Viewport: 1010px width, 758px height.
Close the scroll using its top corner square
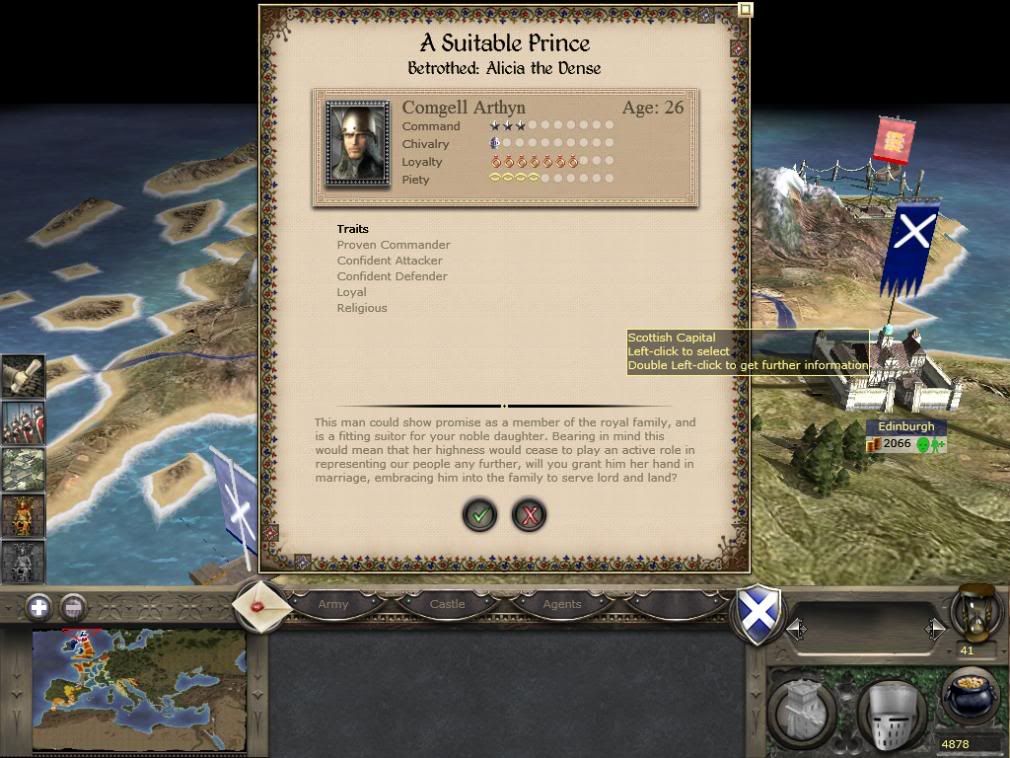click(745, 10)
